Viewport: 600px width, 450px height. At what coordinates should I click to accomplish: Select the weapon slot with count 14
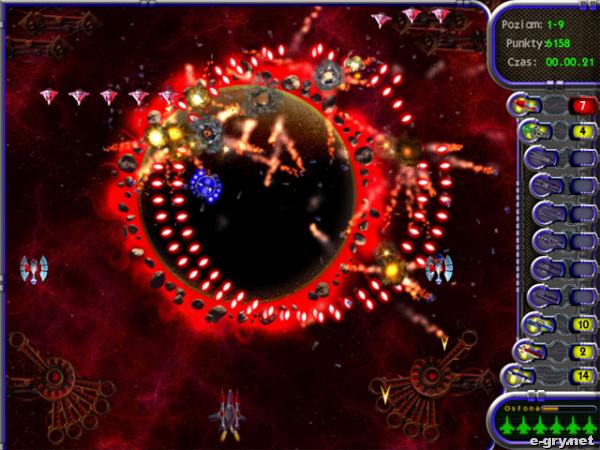[x=581, y=376]
